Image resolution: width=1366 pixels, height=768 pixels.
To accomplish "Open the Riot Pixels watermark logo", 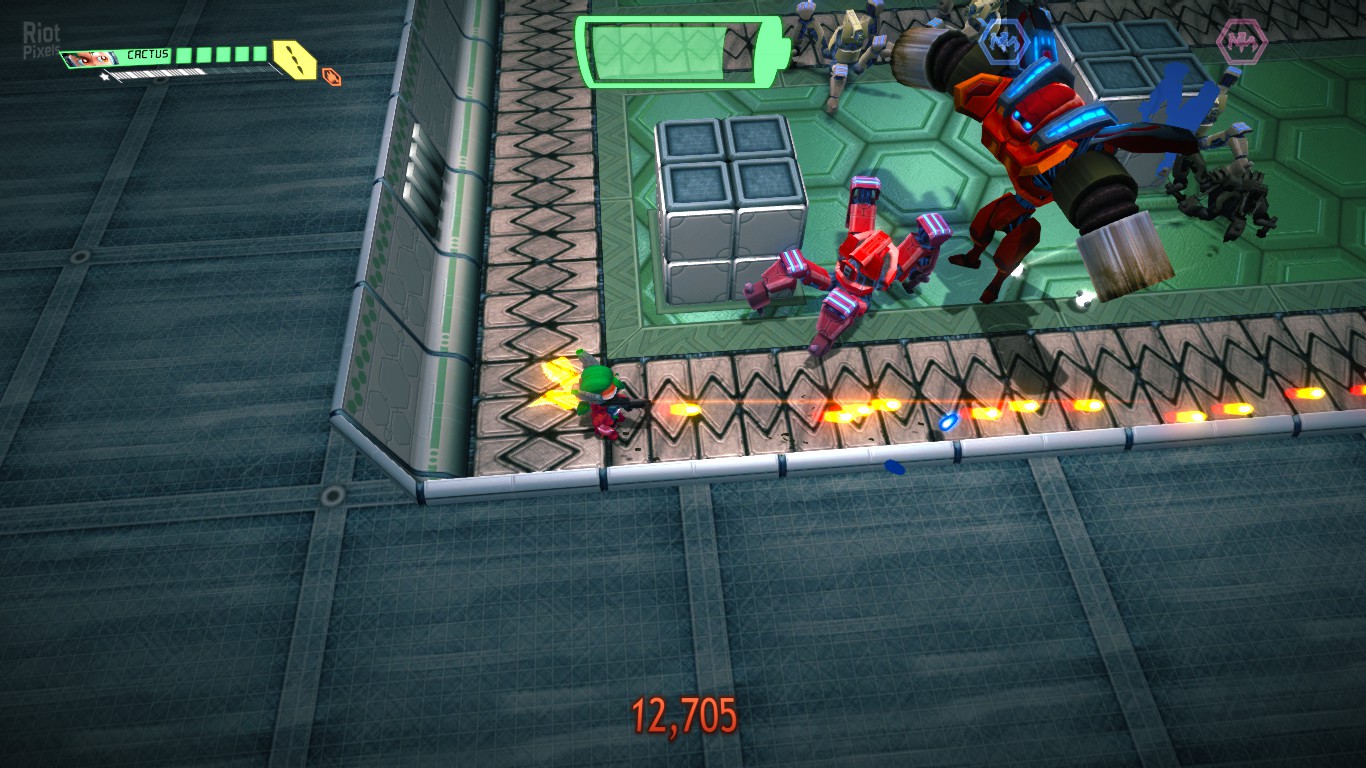I will (x=41, y=40).
